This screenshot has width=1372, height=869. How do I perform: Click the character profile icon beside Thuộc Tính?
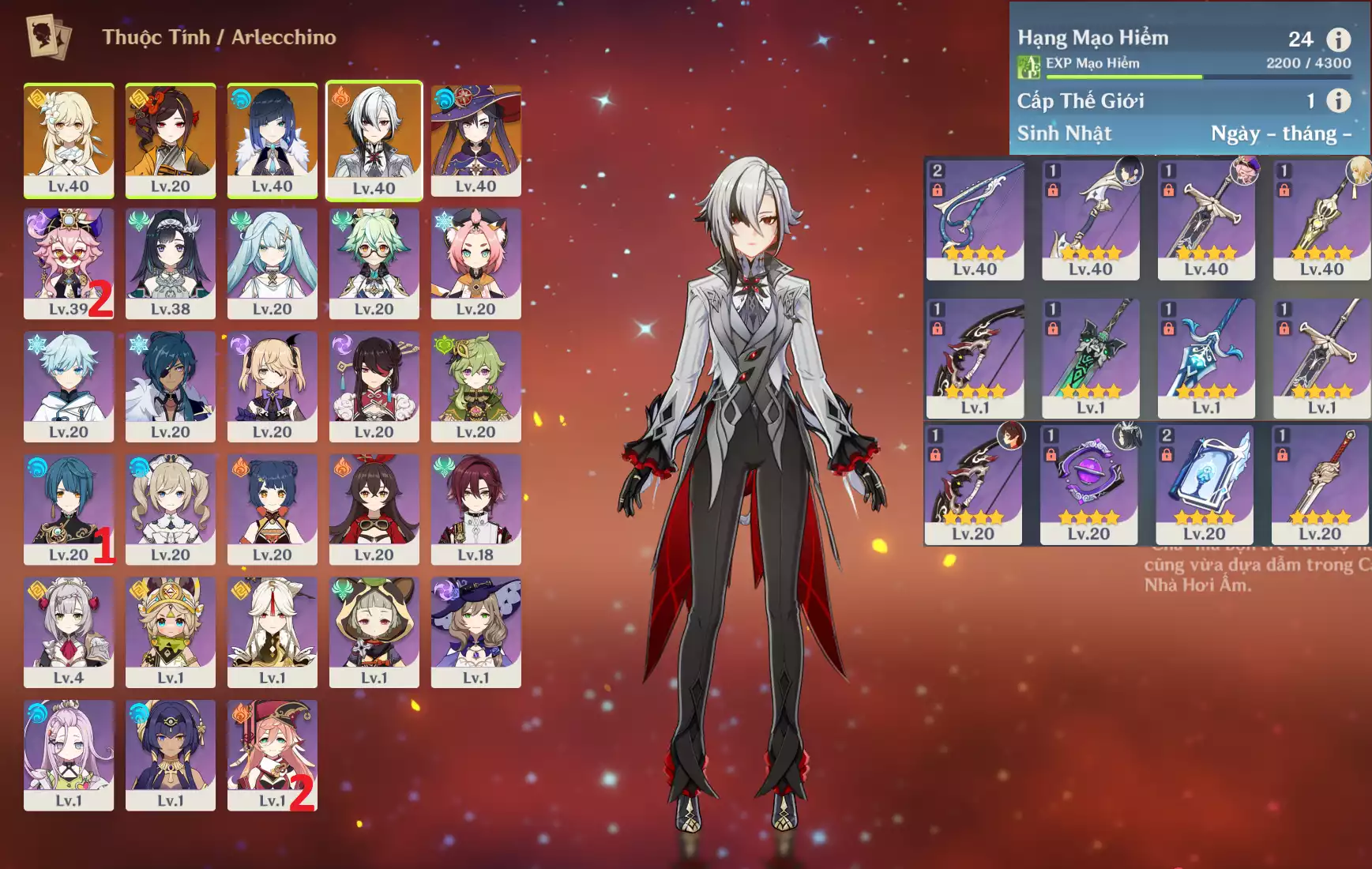[x=48, y=36]
